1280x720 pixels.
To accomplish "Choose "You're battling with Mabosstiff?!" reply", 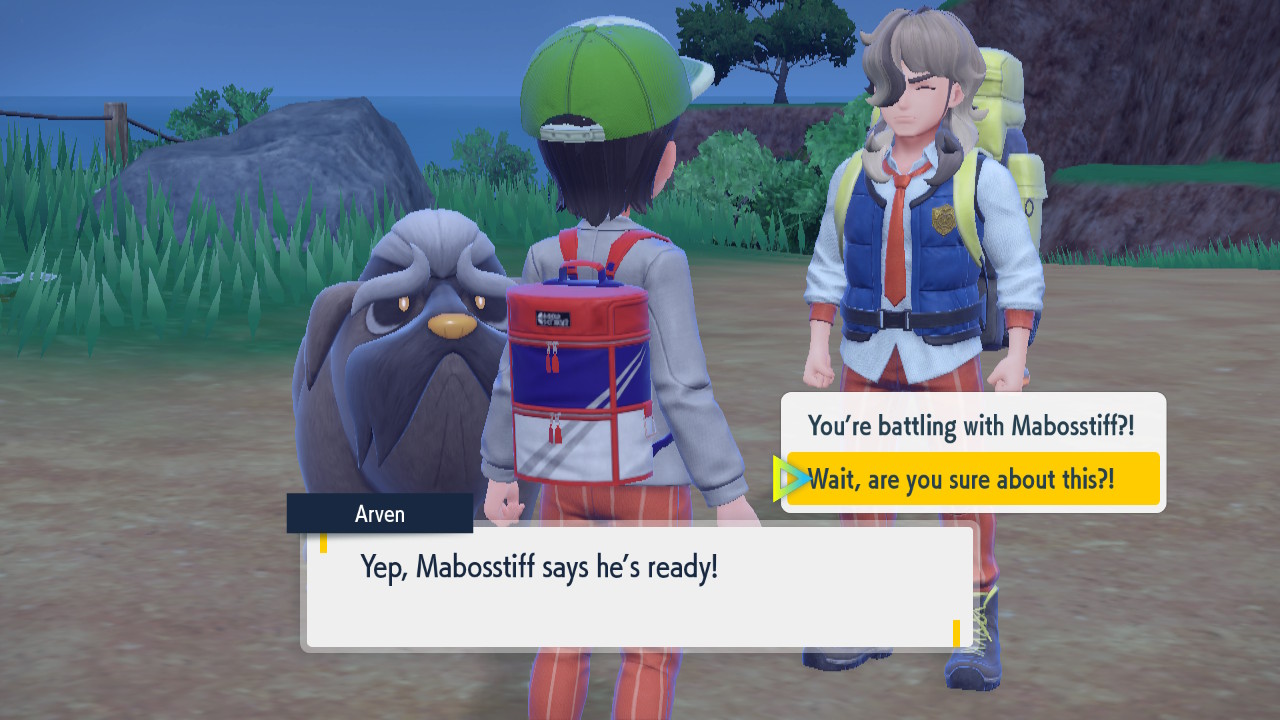I will (971, 426).
